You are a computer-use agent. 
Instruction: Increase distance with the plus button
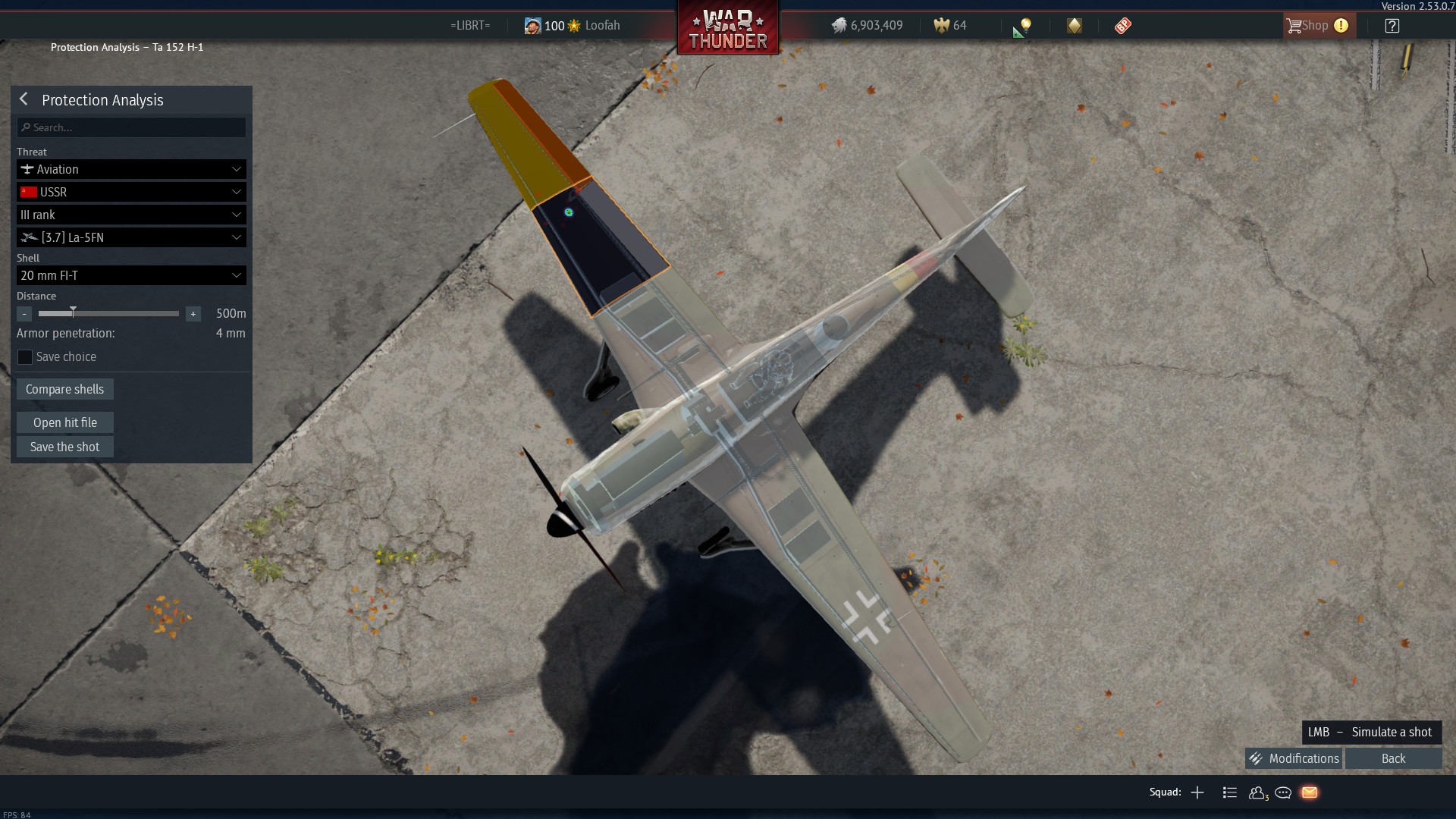(193, 314)
